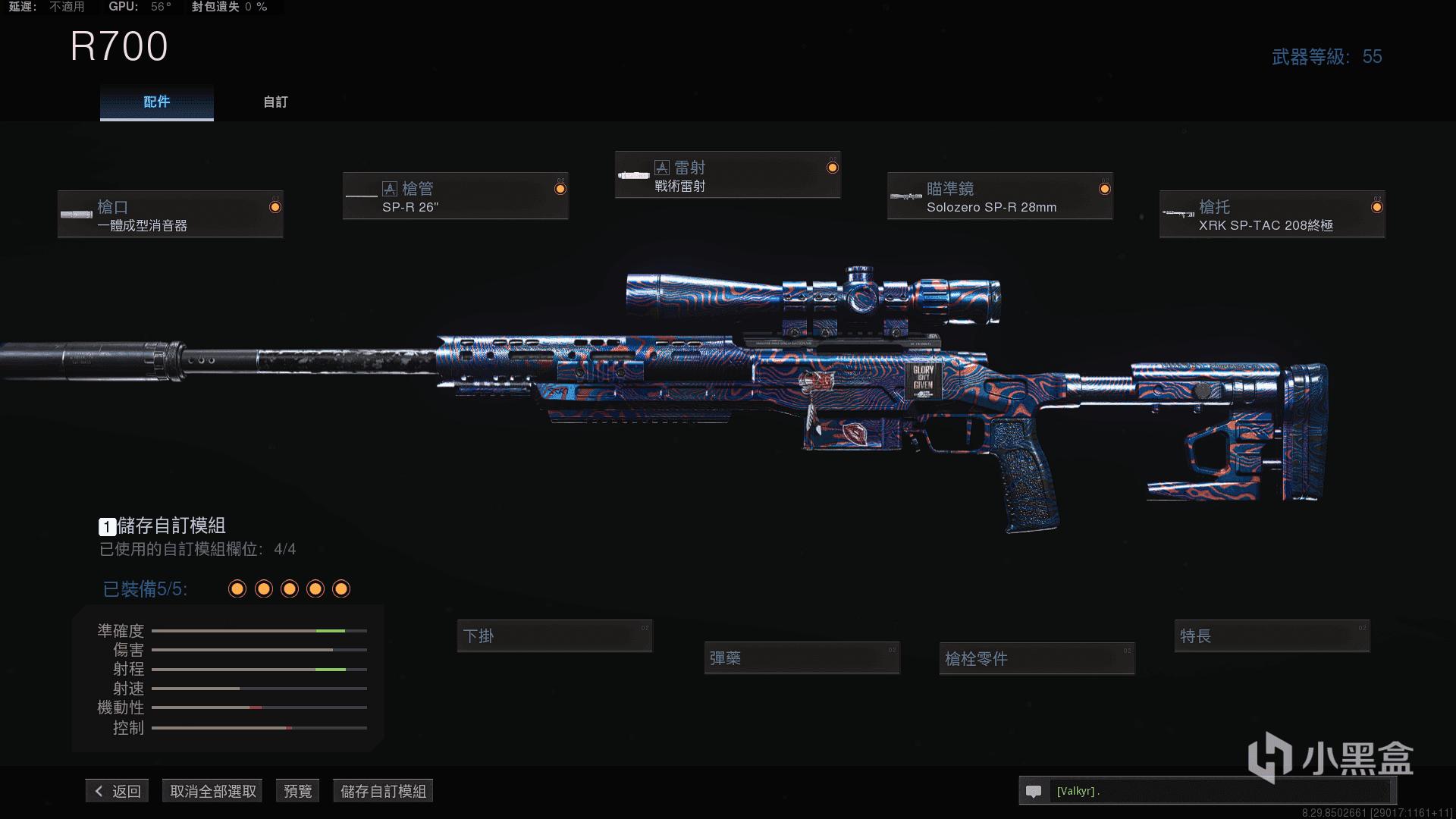Save the blueprint with 儲存自訂模組 button

383,791
